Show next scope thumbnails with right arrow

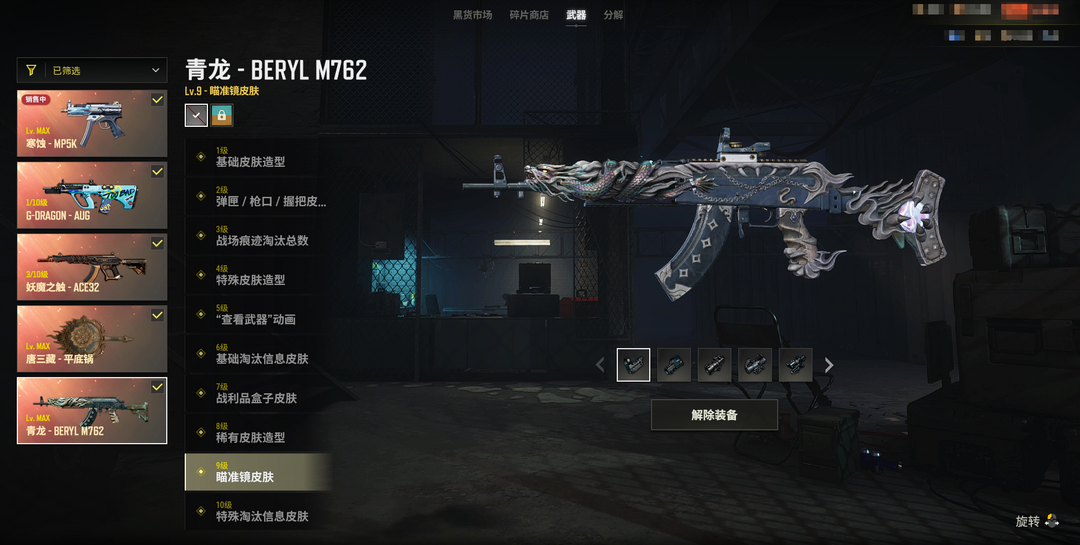(x=829, y=366)
